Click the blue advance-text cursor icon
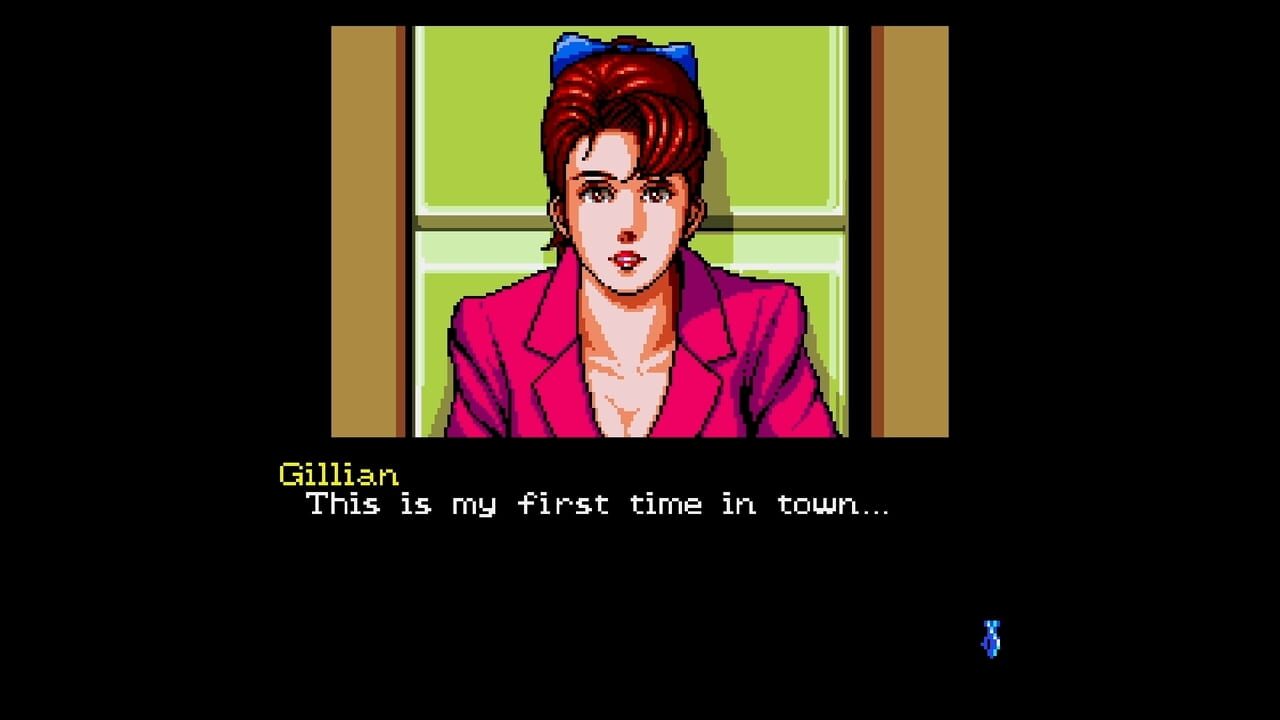 click(x=990, y=637)
